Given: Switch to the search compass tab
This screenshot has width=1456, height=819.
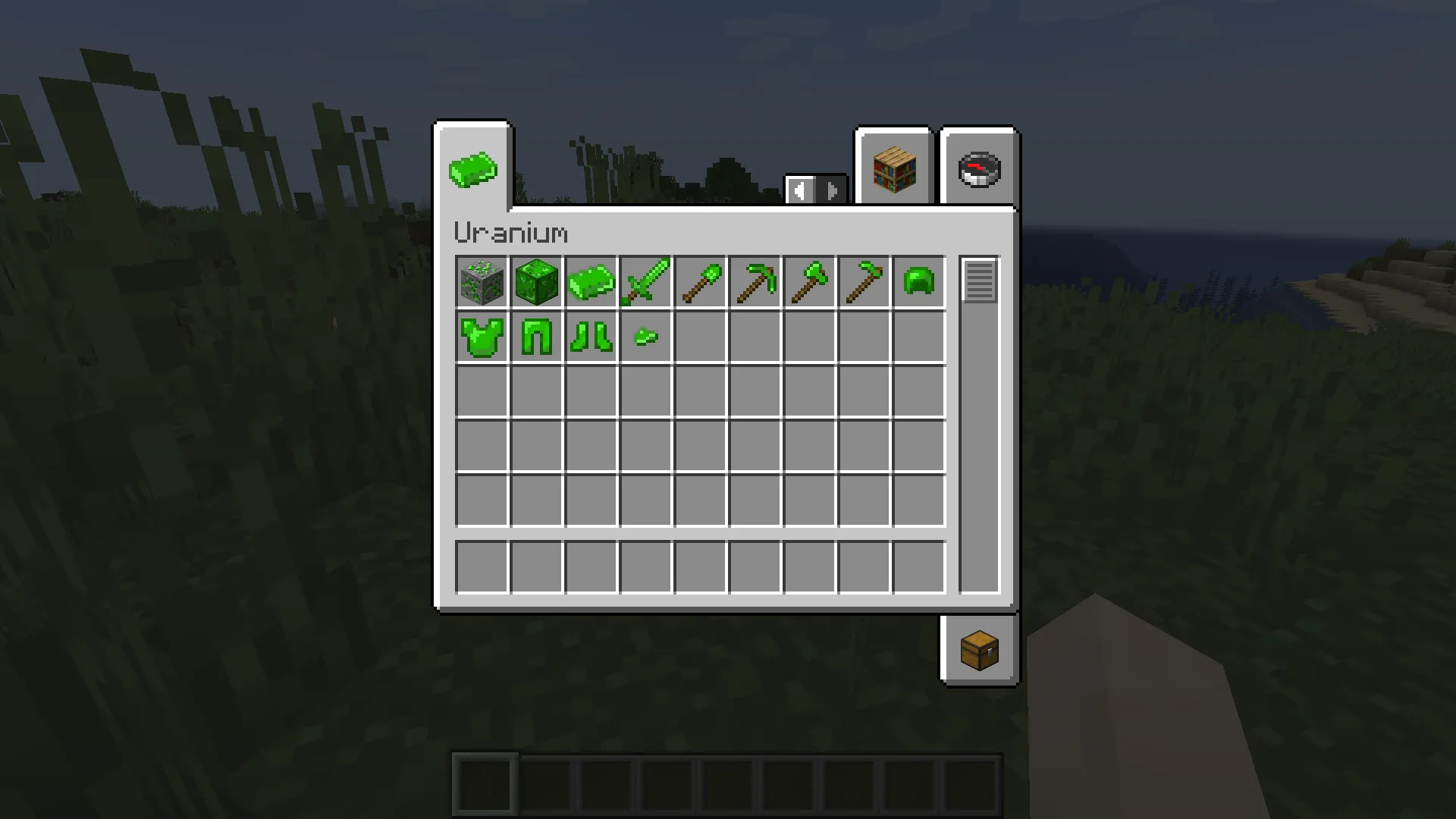Looking at the screenshot, I should (979, 168).
